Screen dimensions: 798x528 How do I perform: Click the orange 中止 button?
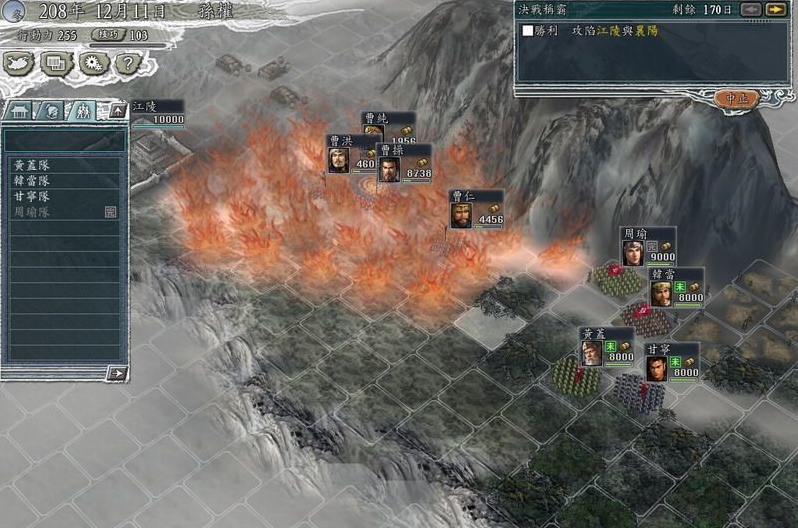coord(737,98)
